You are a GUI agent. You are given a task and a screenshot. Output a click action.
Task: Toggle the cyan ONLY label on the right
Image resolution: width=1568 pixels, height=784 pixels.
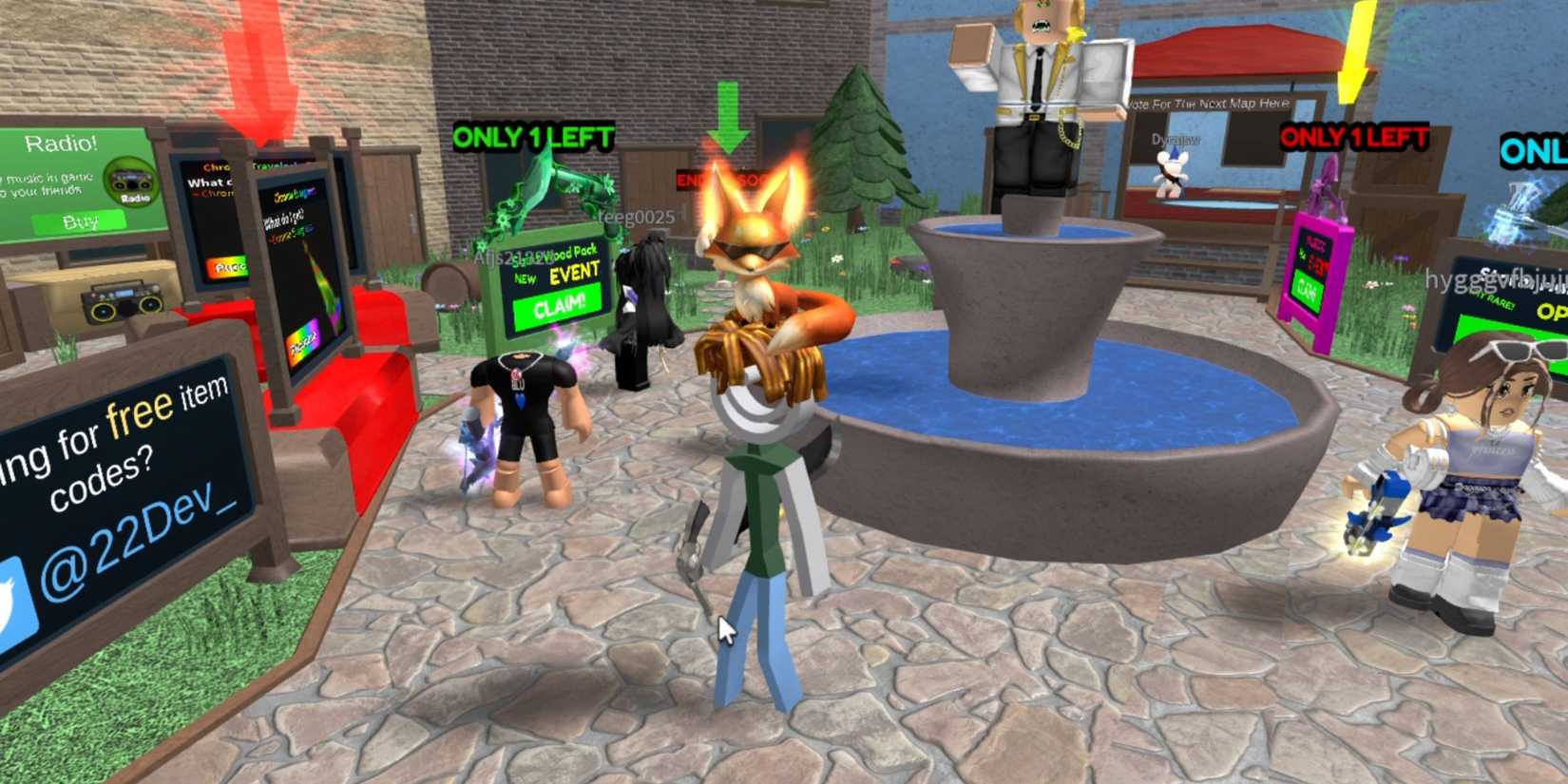tap(1530, 149)
